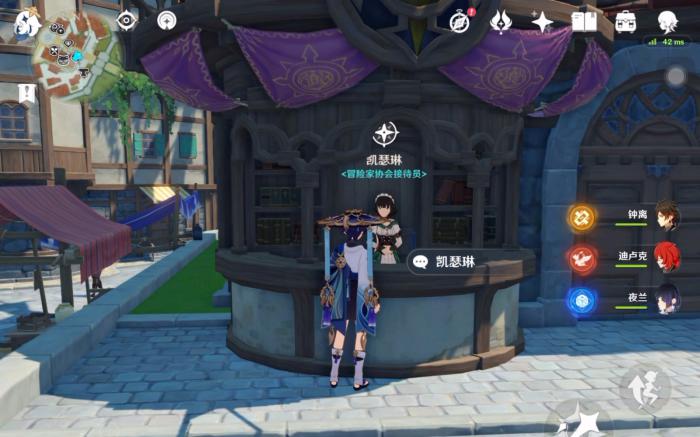Open the Battle Pass winged icon
Image resolution: width=700 pixels, height=437 pixels.
point(501,21)
